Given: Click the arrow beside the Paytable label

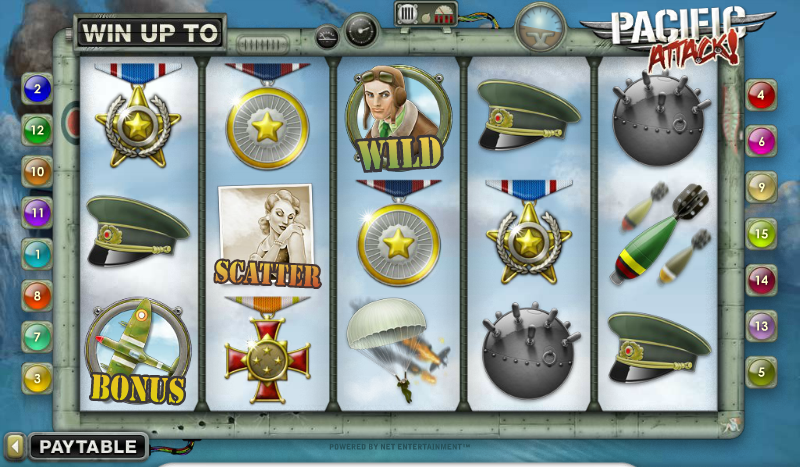Looking at the screenshot, I should pos(15,446).
